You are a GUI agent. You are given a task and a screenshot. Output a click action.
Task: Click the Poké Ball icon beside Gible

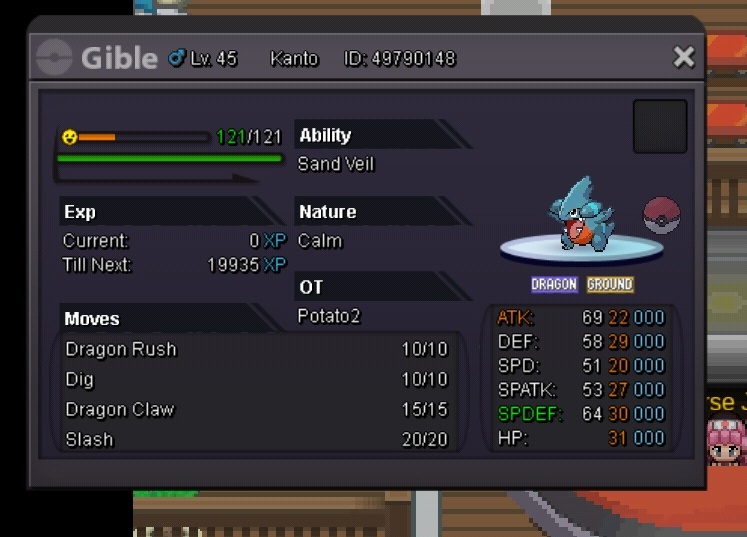click(x=661, y=215)
